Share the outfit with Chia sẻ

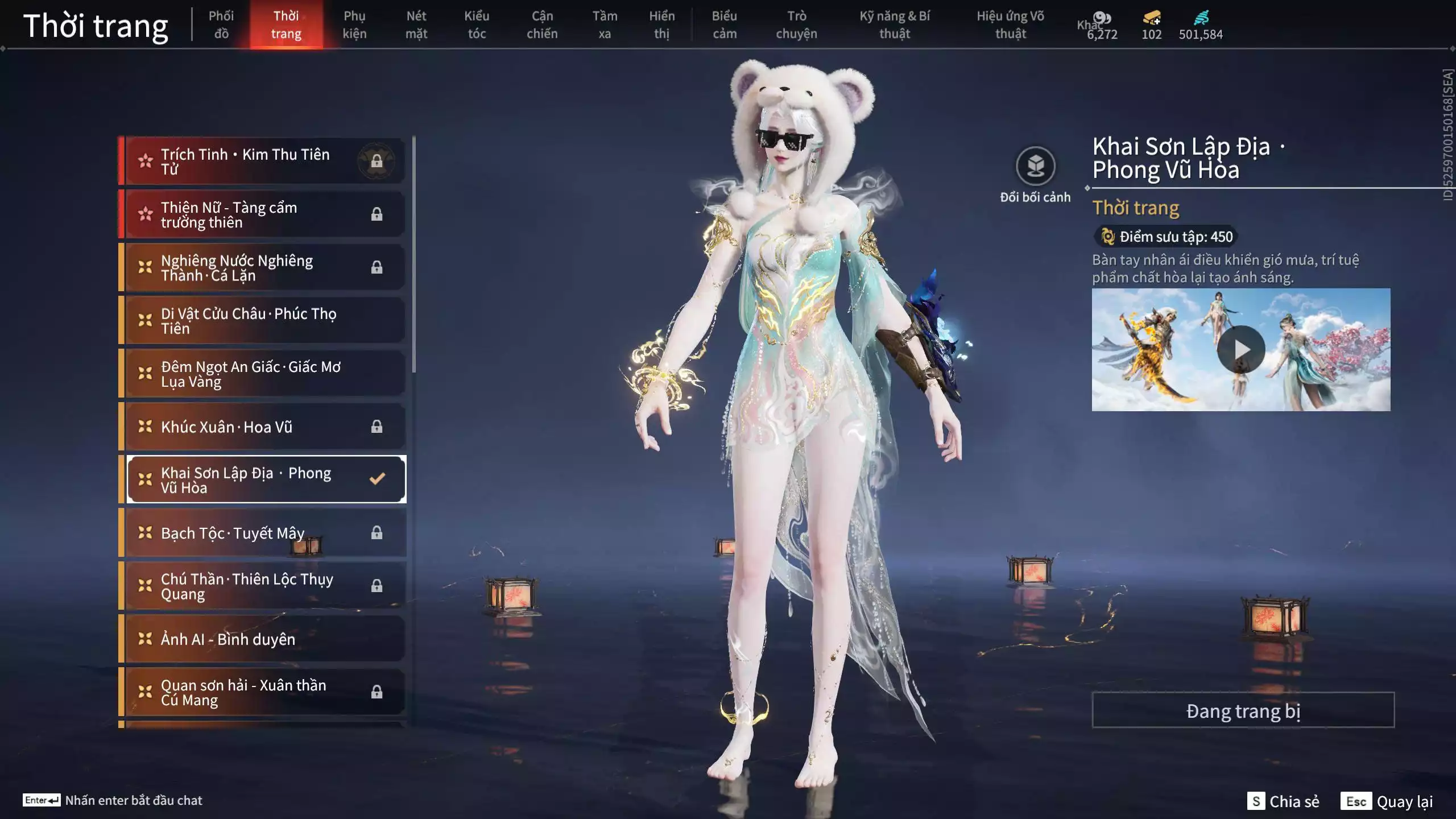coord(1284,801)
